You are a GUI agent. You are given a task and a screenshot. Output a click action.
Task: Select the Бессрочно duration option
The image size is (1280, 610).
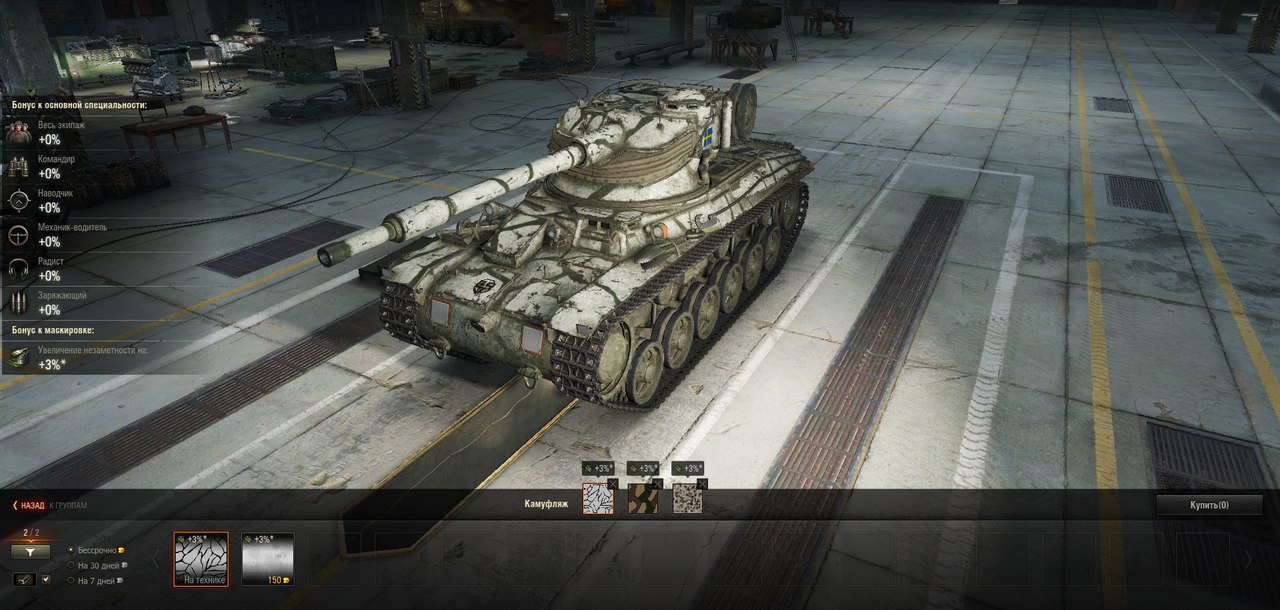tap(70, 550)
